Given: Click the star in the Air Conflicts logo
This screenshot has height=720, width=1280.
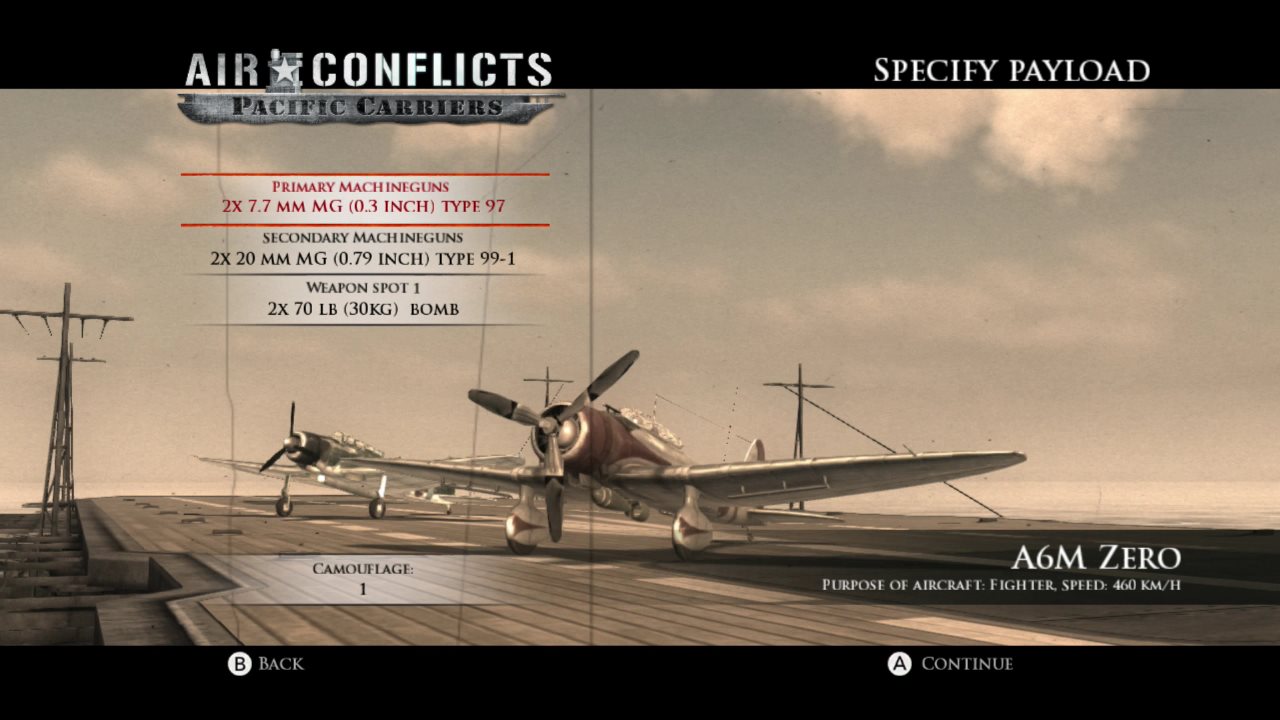Looking at the screenshot, I should pyautogui.click(x=284, y=70).
